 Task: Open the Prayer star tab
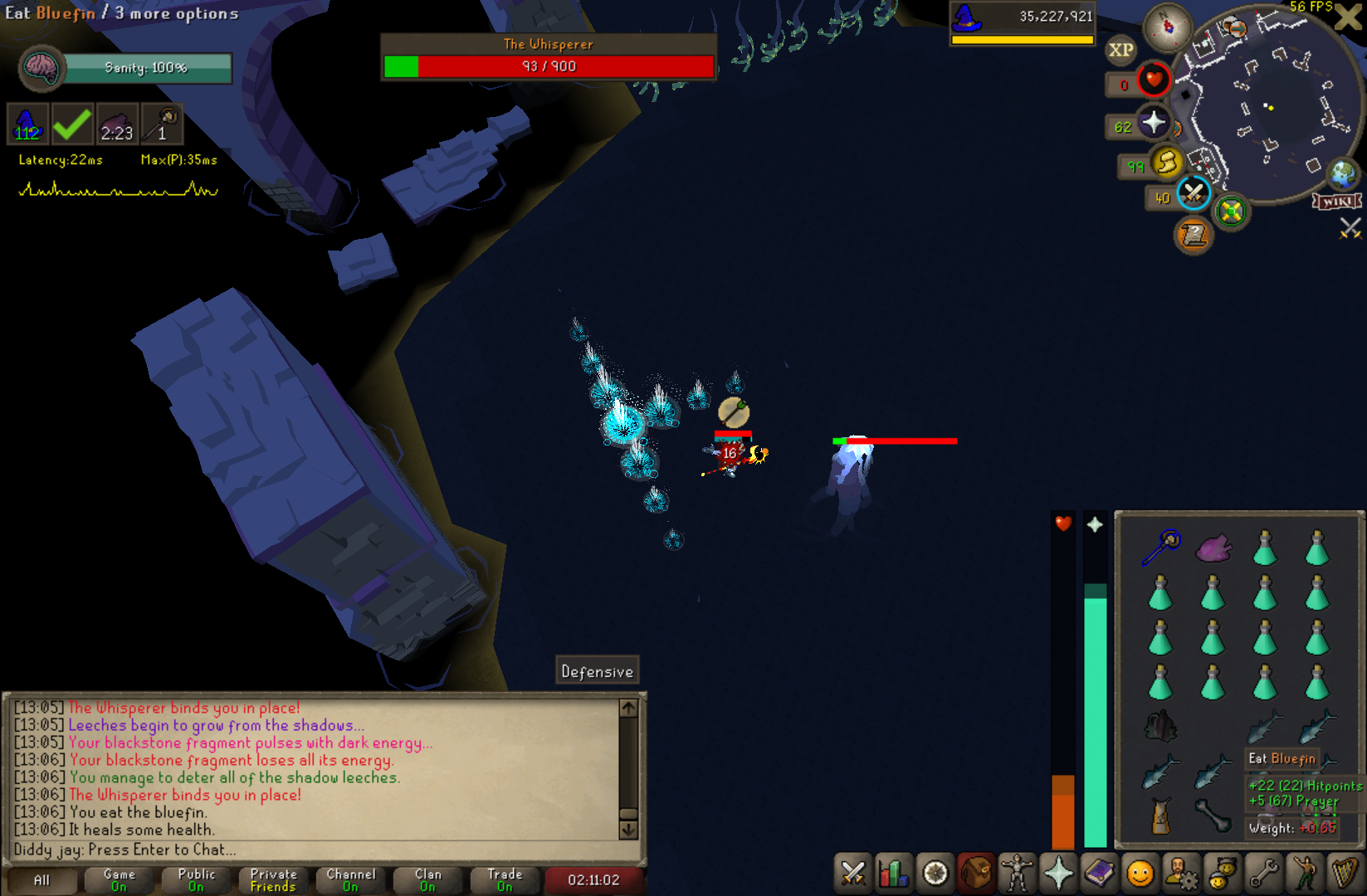(x=1058, y=873)
